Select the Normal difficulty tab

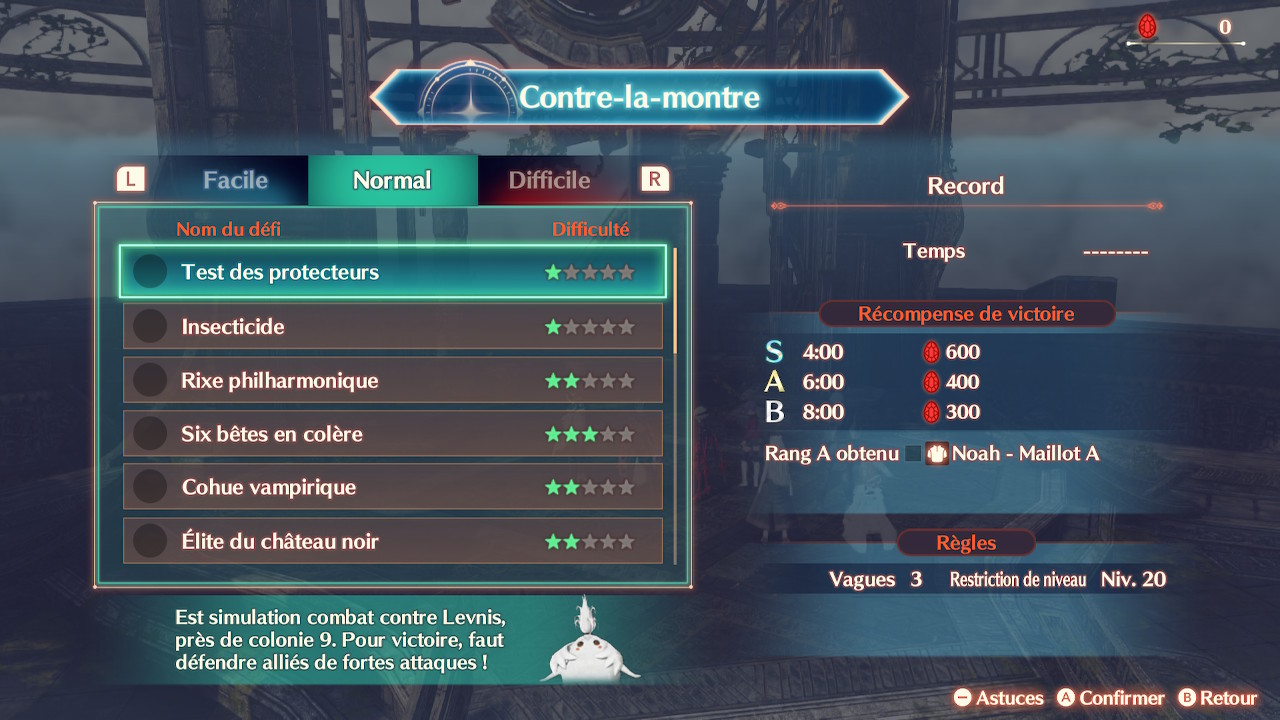[x=392, y=181]
